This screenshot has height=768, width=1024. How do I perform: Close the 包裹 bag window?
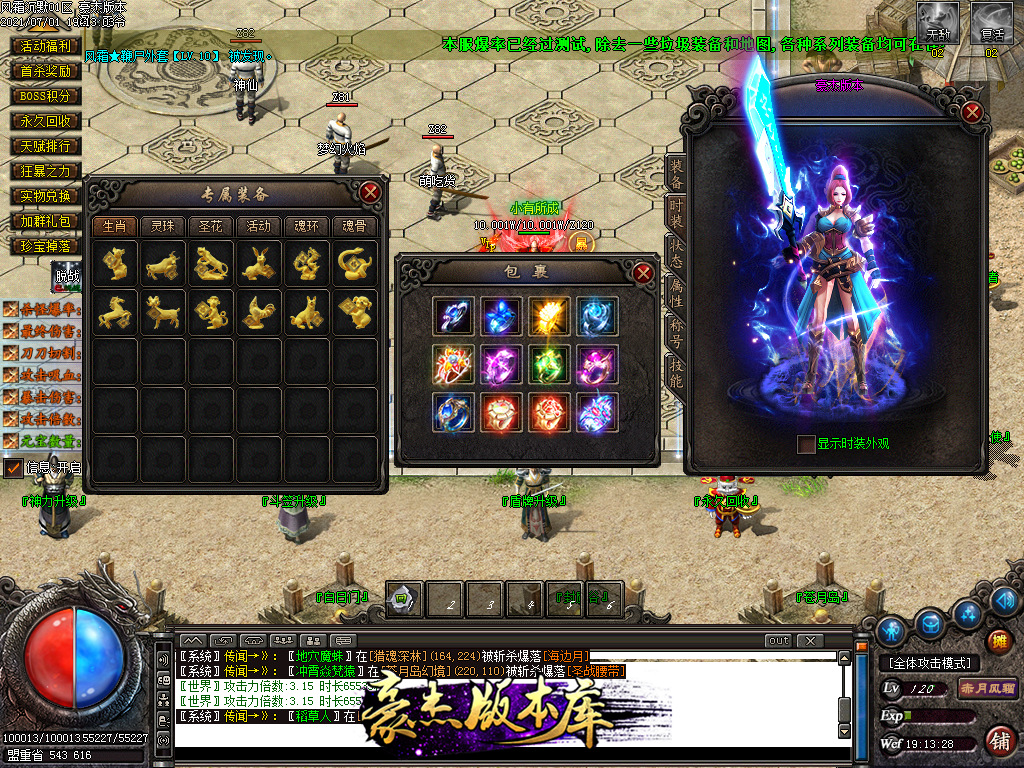[643, 272]
